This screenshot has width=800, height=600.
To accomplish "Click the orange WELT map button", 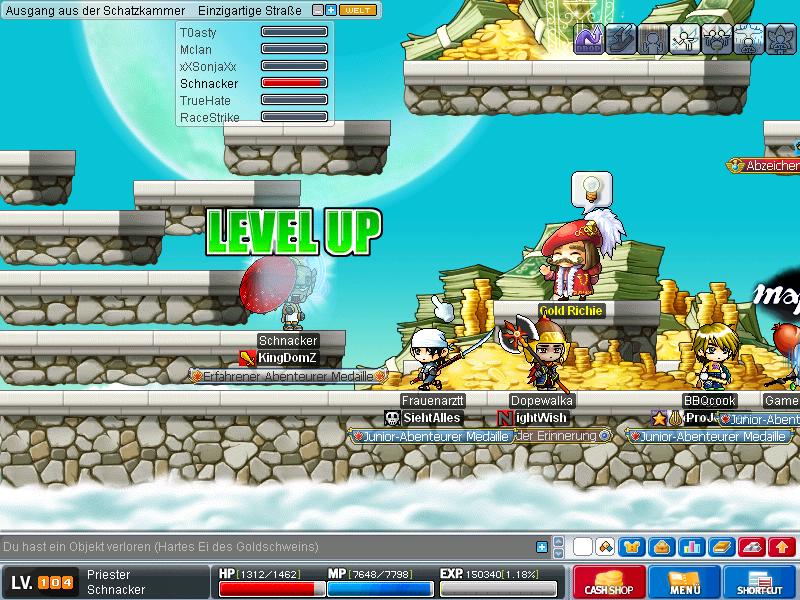I will tap(358, 10).
